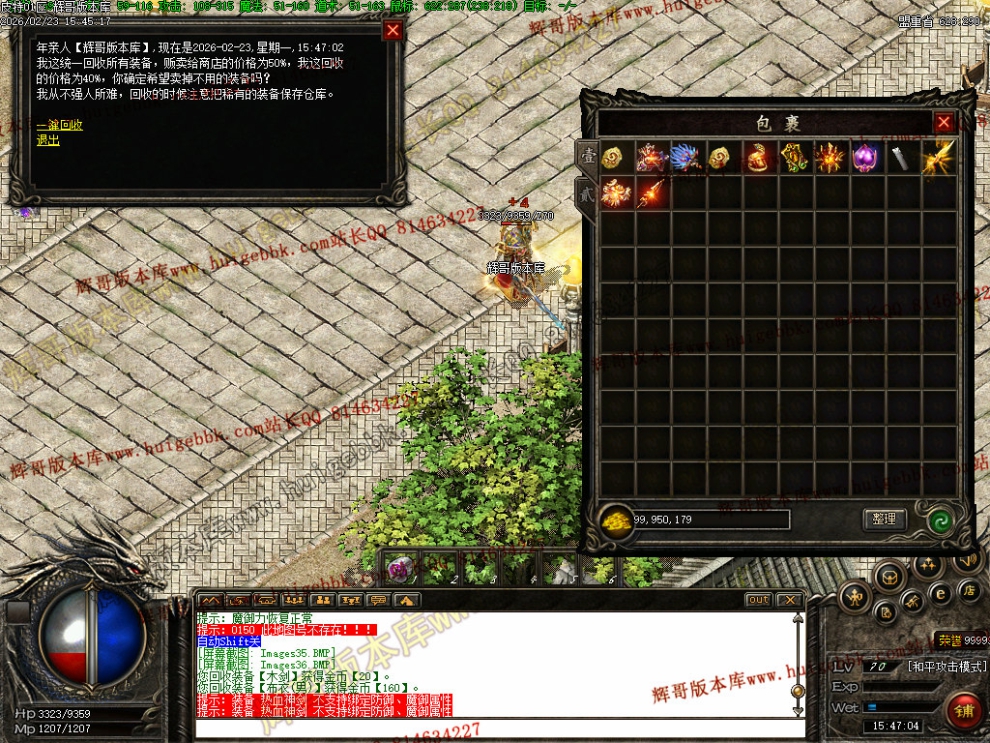Screen dimensions: 990x743
Task: Select the green-gold armor item
Action: 794,158
